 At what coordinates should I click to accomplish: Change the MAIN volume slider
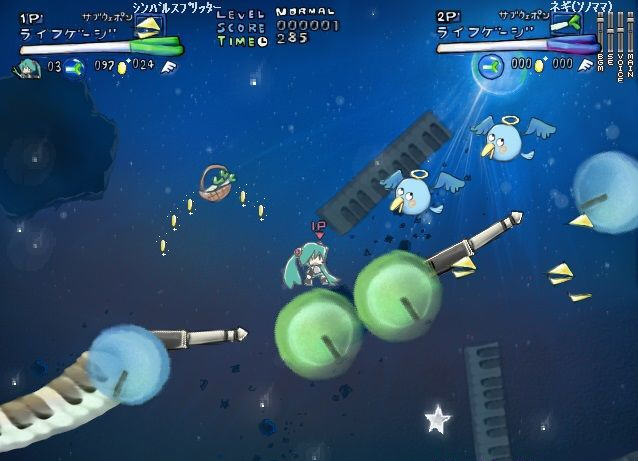(x=632, y=34)
